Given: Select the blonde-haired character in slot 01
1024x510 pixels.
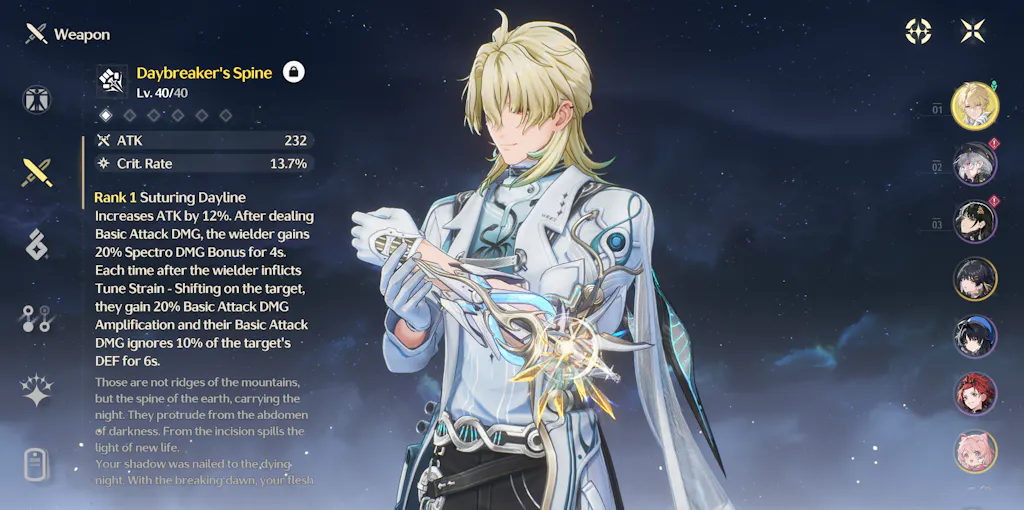Looking at the screenshot, I should [974, 107].
